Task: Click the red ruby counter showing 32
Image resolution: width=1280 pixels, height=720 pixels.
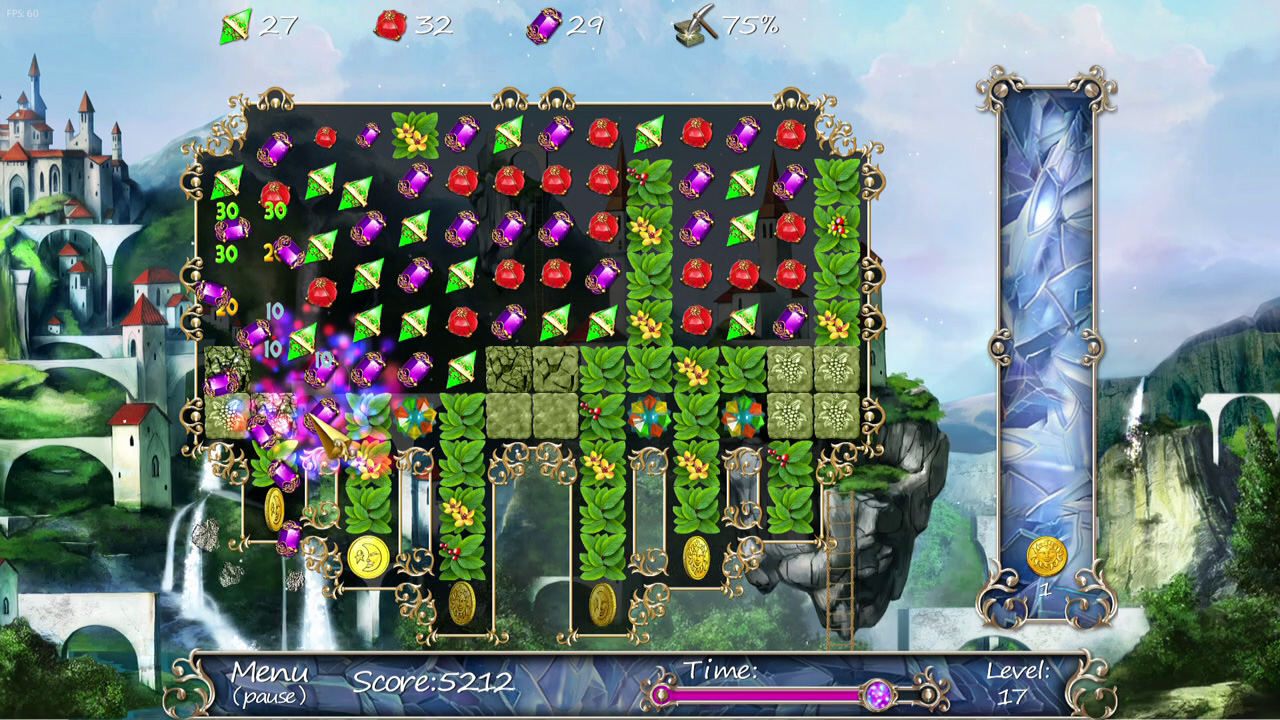Action: [x=388, y=26]
